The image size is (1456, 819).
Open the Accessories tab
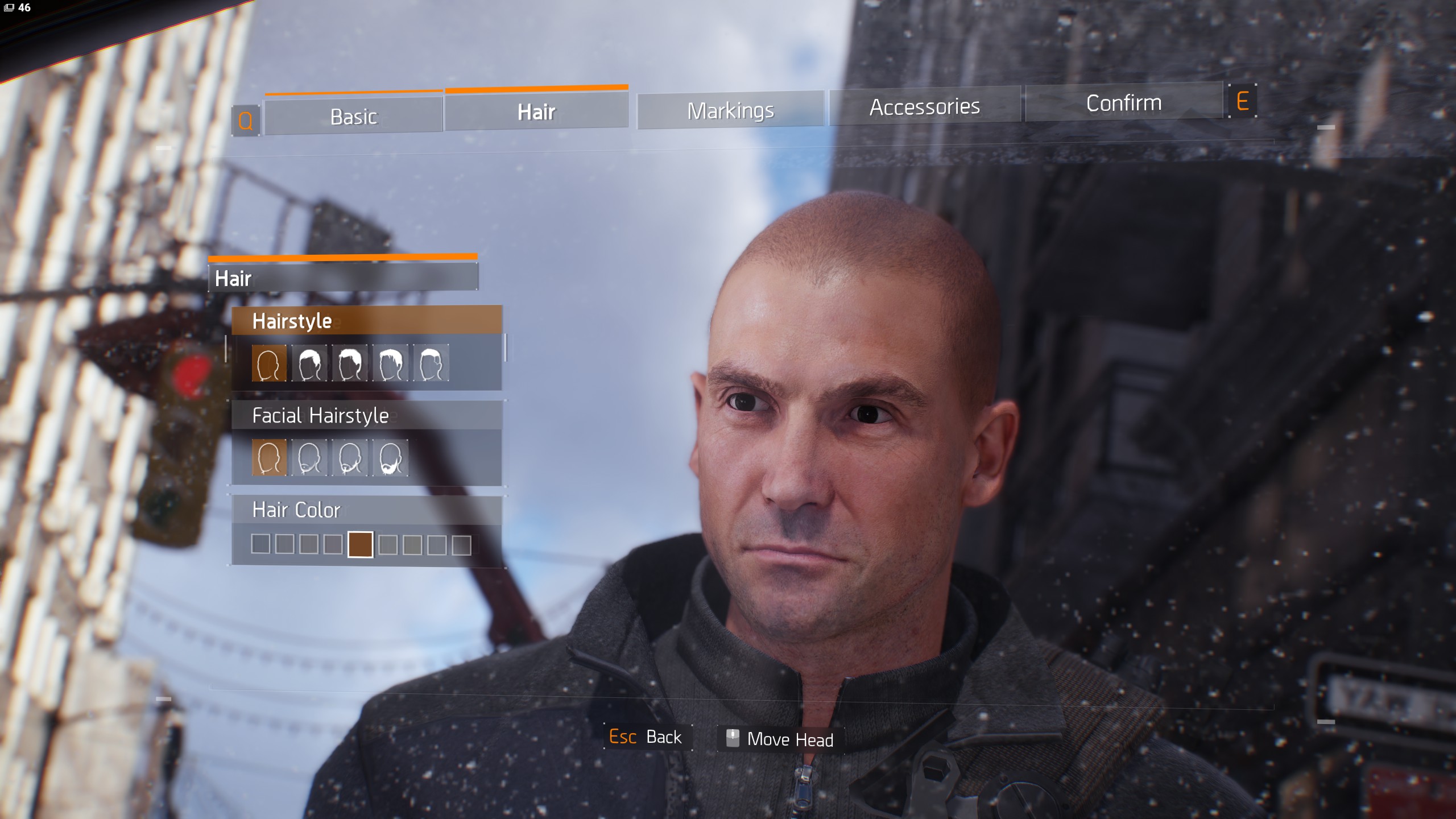[x=925, y=107]
